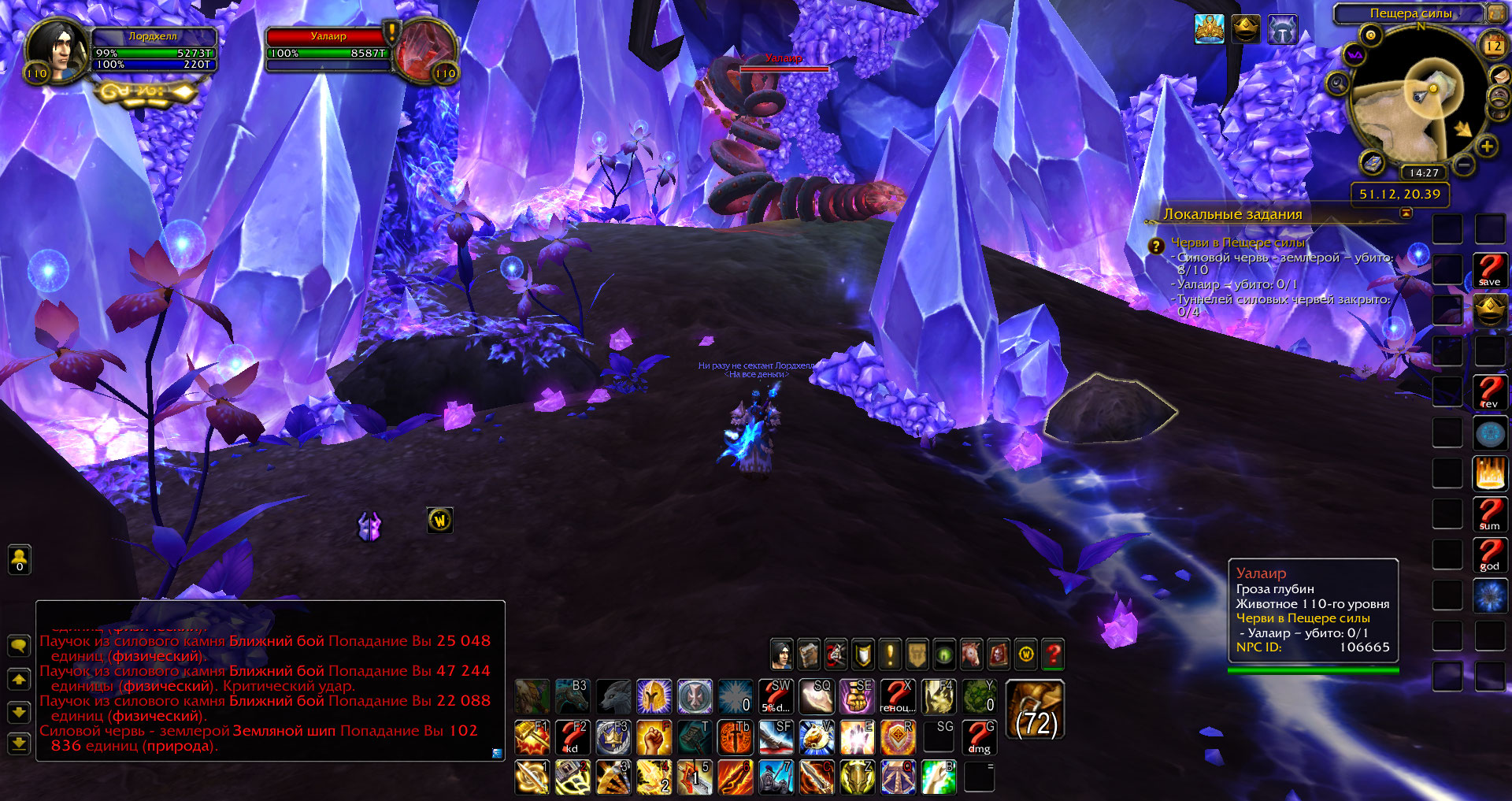Click the minimap tracking magnifier button

pyautogui.click(x=1337, y=83)
